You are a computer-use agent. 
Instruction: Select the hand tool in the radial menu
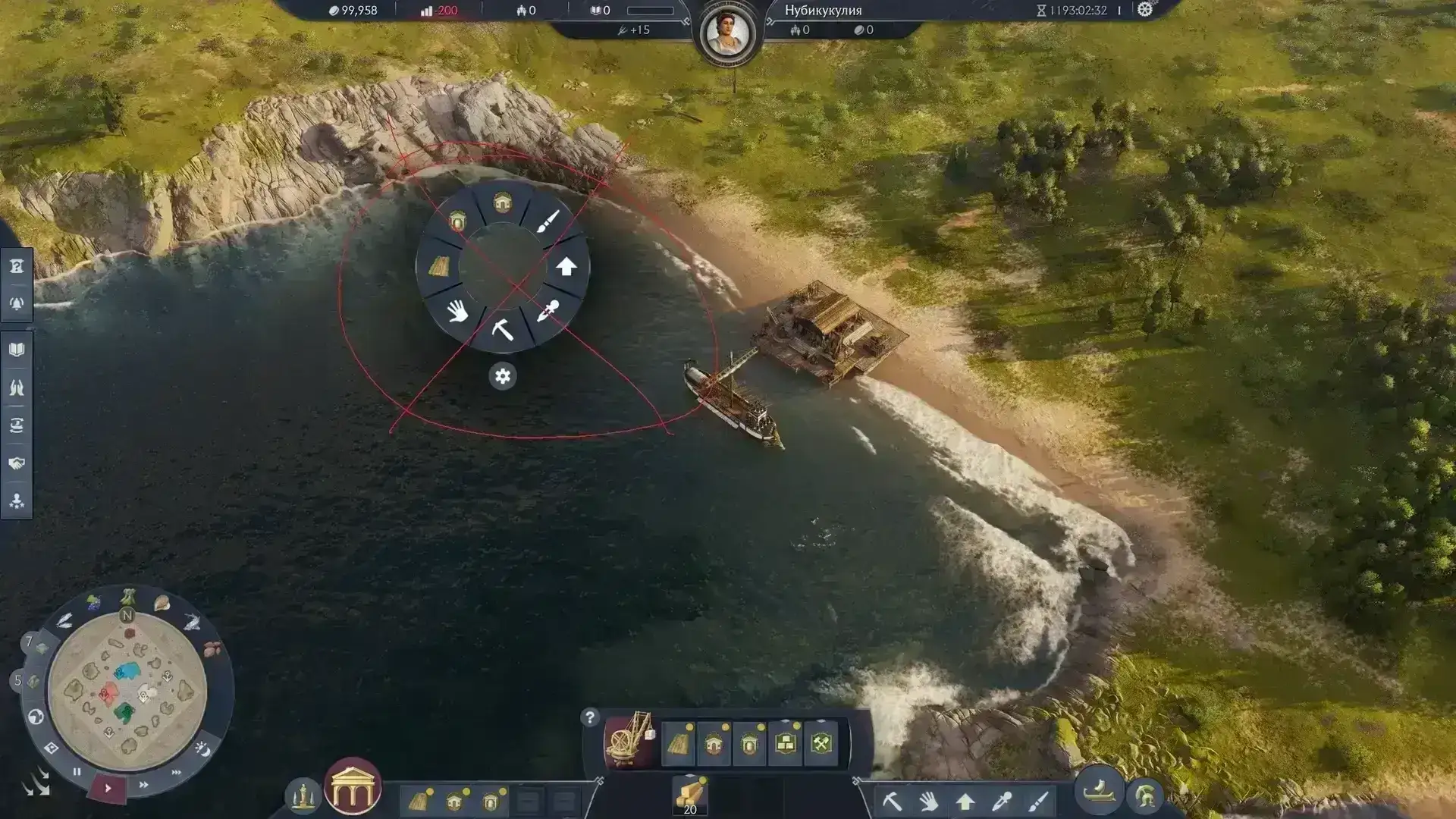(x=457, y=311)
